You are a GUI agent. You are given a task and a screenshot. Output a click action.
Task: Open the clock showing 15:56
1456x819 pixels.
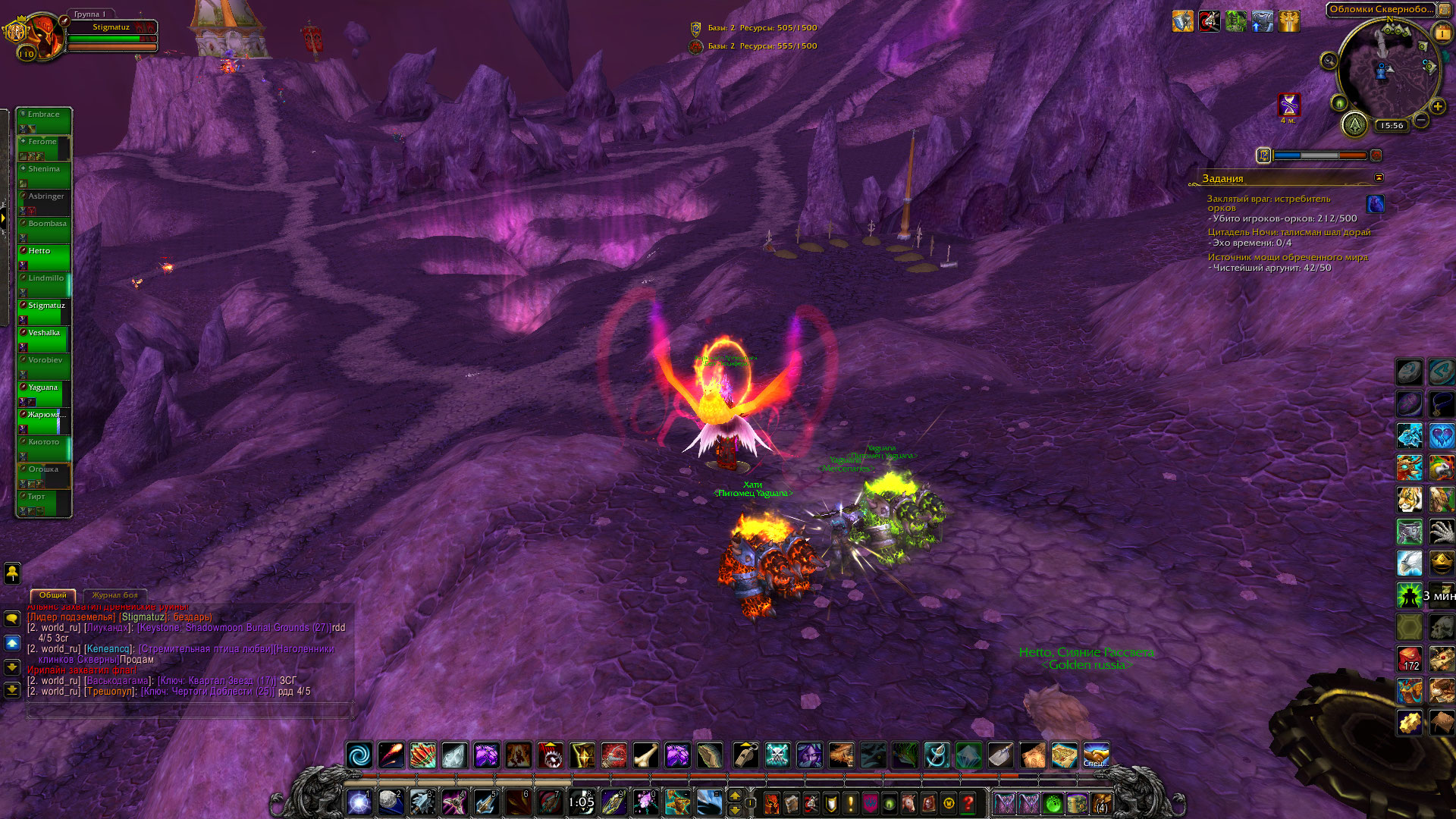coord(1392,126)
